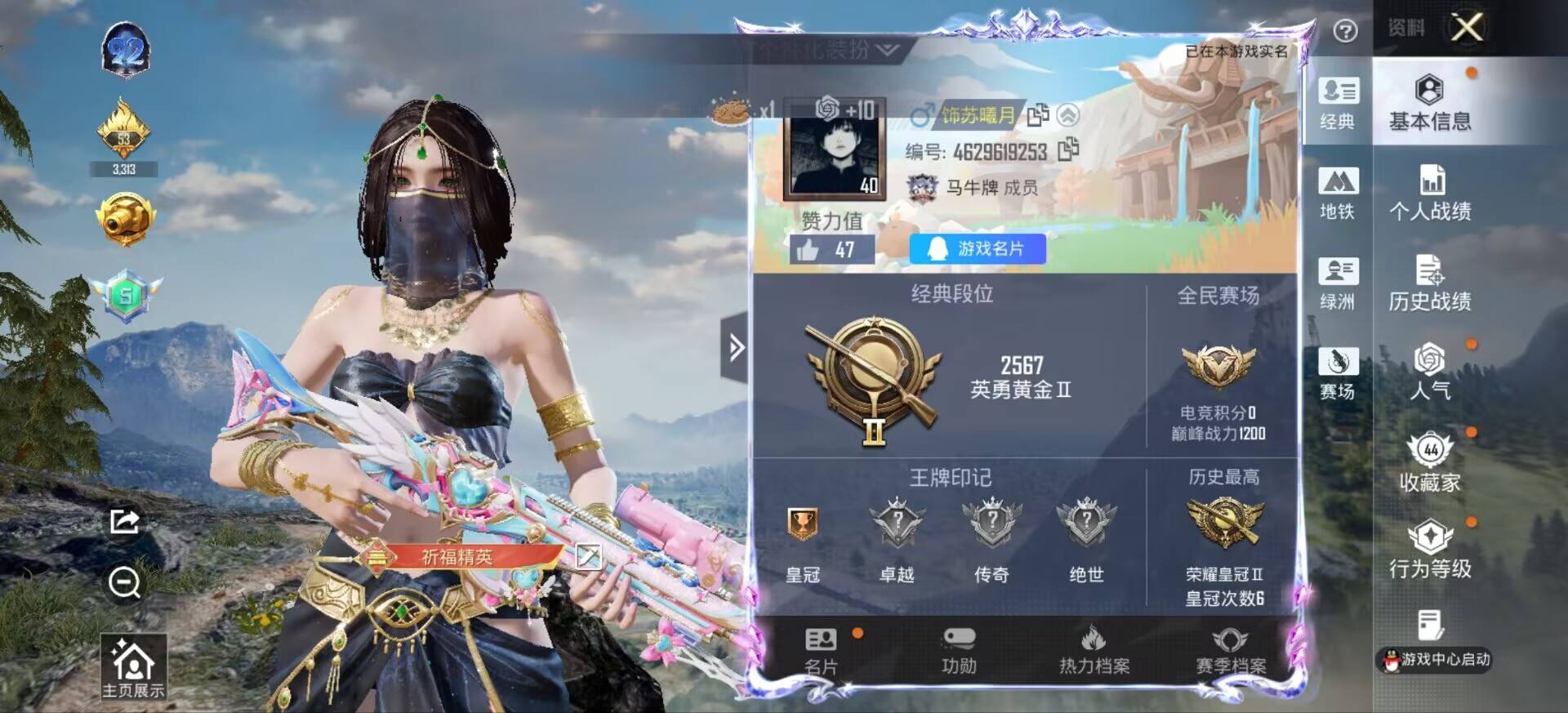Open the 功勋 merit tab
Viewport: 1568px width, 713px height.
[x=959, y=651]
